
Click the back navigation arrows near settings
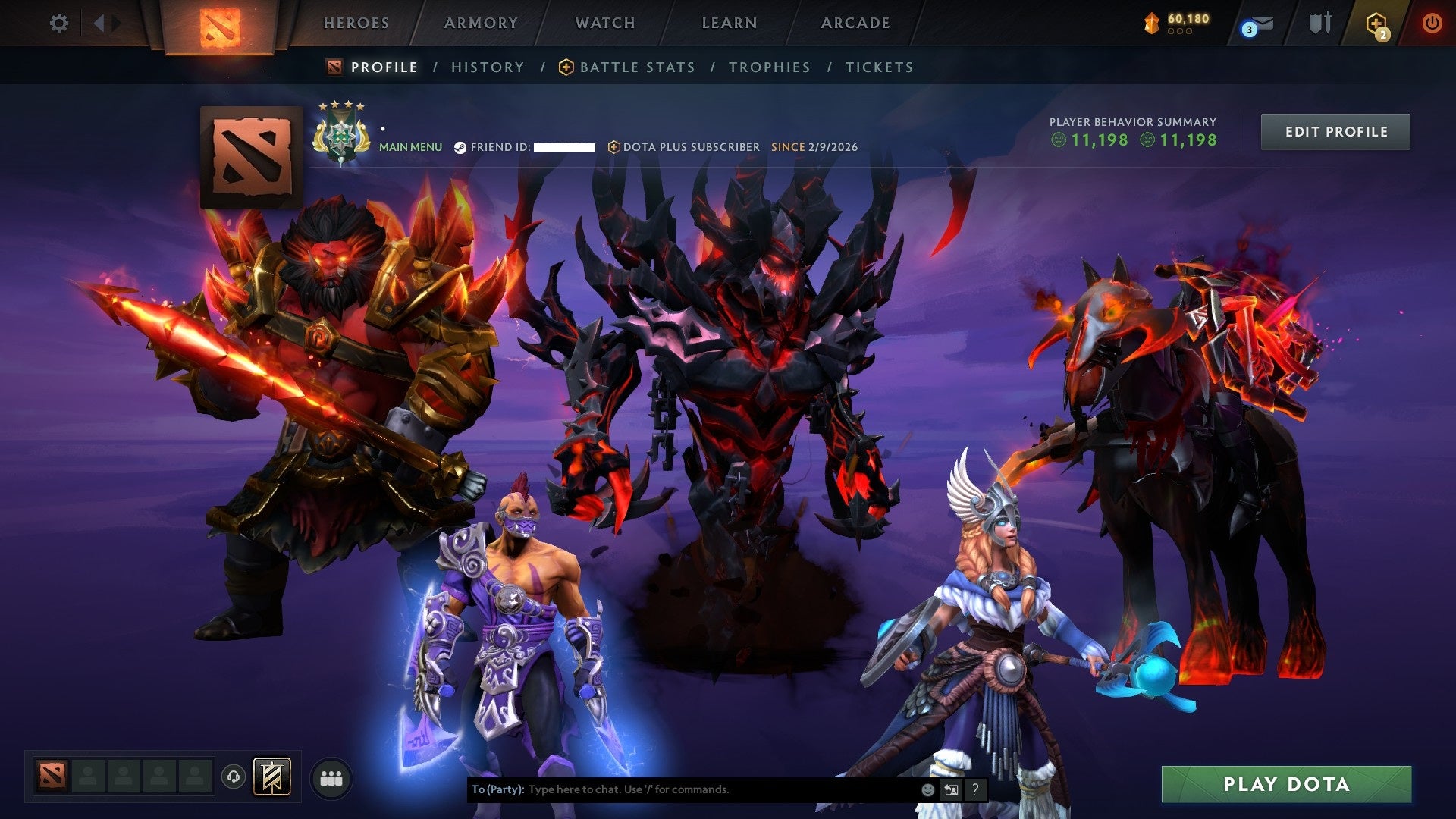pos(101,23)
